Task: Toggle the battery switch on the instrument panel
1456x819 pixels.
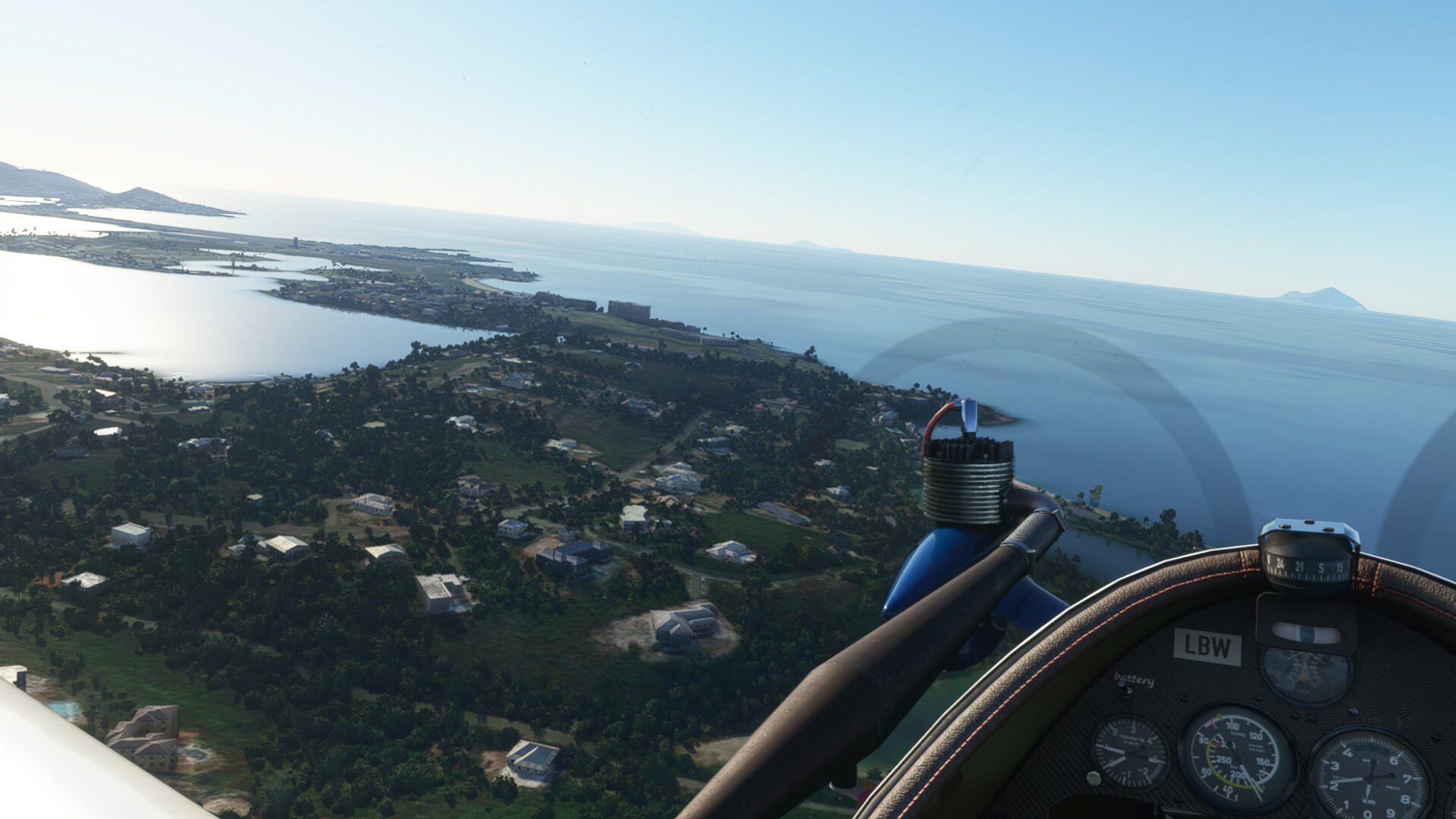Action: tap(1125, 692)
